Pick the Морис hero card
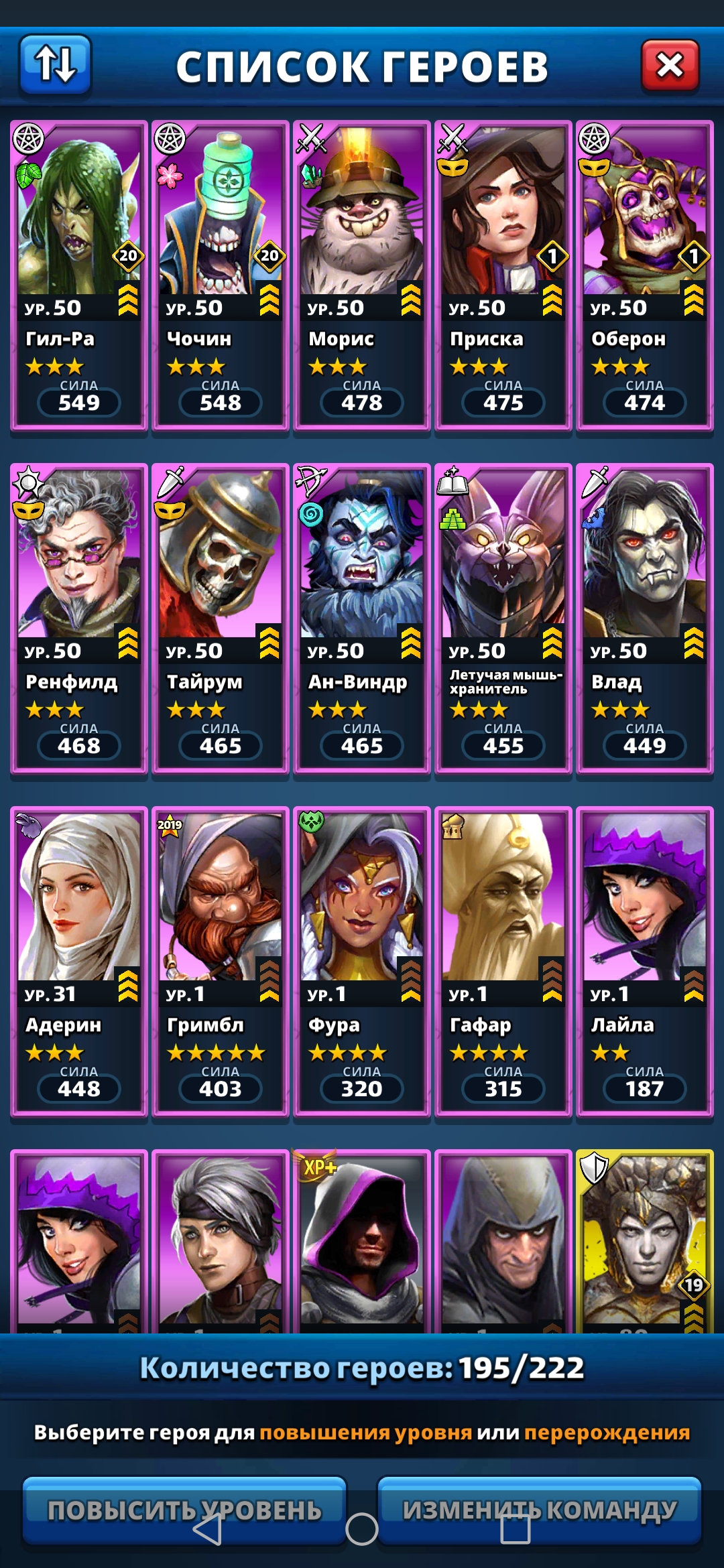Screen dimensions: 724x1568 (362, 275)
